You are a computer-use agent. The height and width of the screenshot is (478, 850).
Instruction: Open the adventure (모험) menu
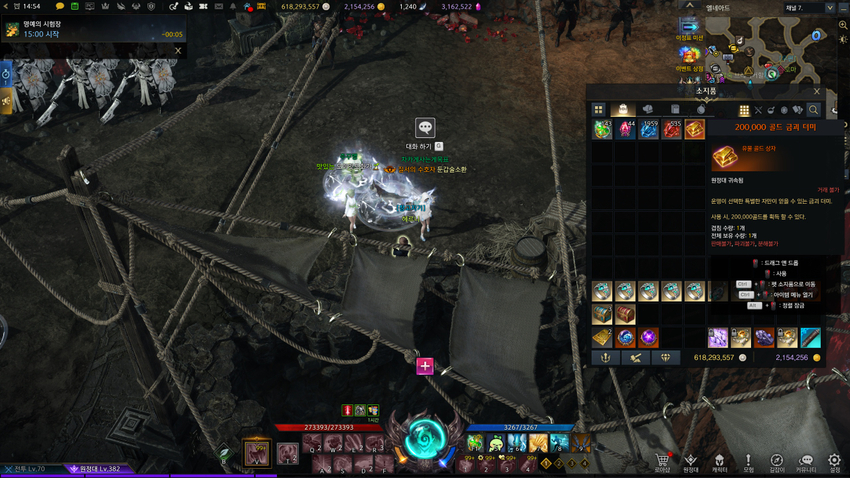tap(748, 461)
